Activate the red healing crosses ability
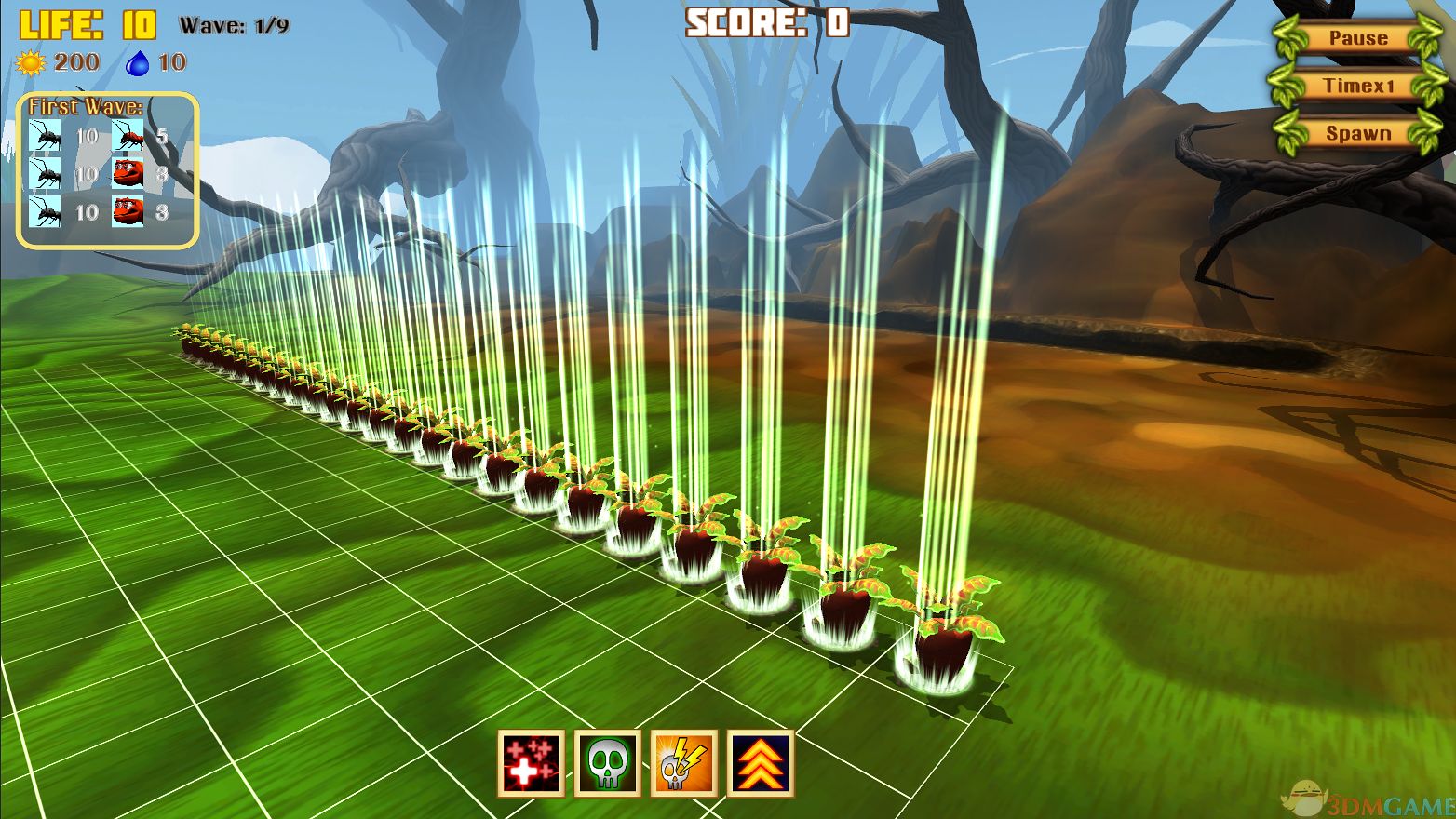The image size is (1456, 819). point(532,763)
